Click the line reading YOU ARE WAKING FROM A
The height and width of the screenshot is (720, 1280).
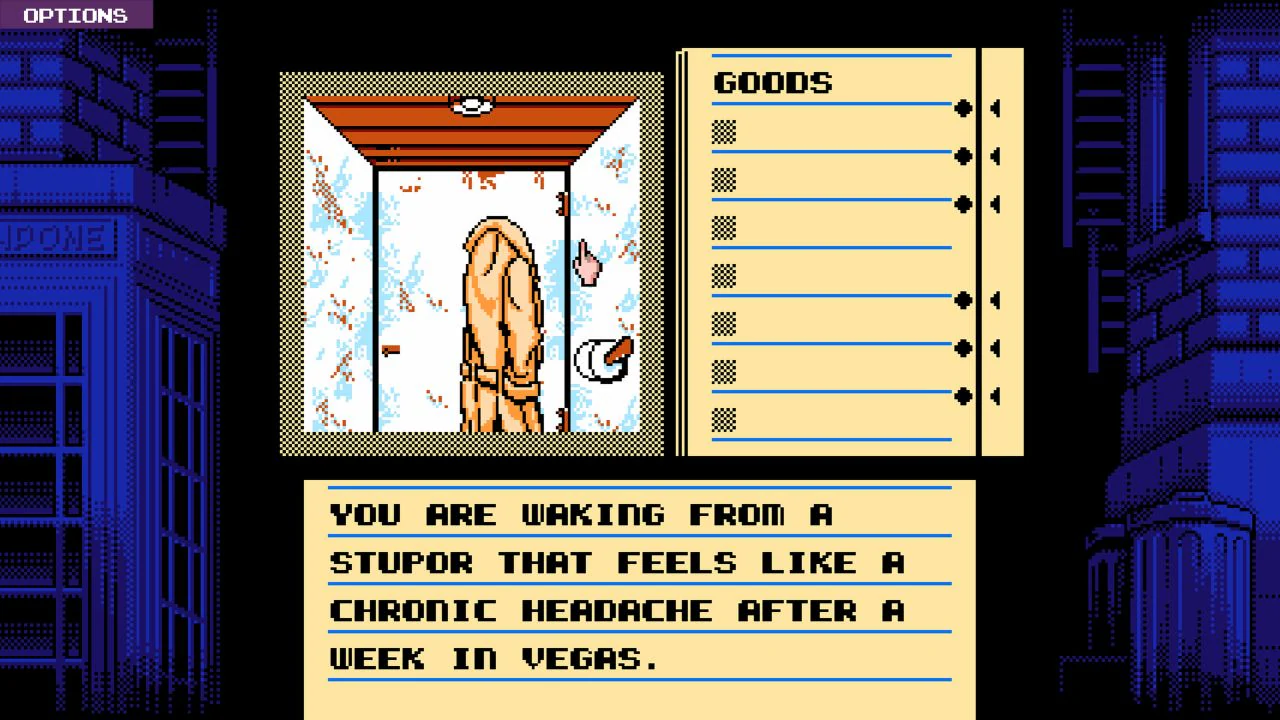(580, 513)
